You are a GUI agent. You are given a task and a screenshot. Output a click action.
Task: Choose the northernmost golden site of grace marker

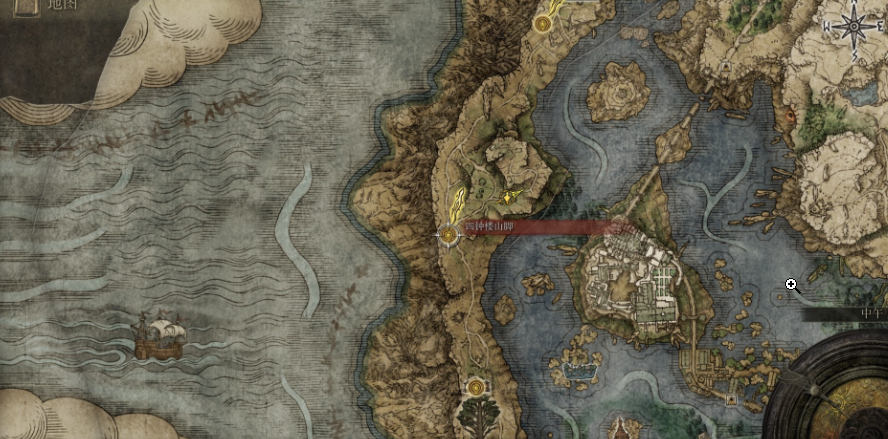[x=543, y=21]
